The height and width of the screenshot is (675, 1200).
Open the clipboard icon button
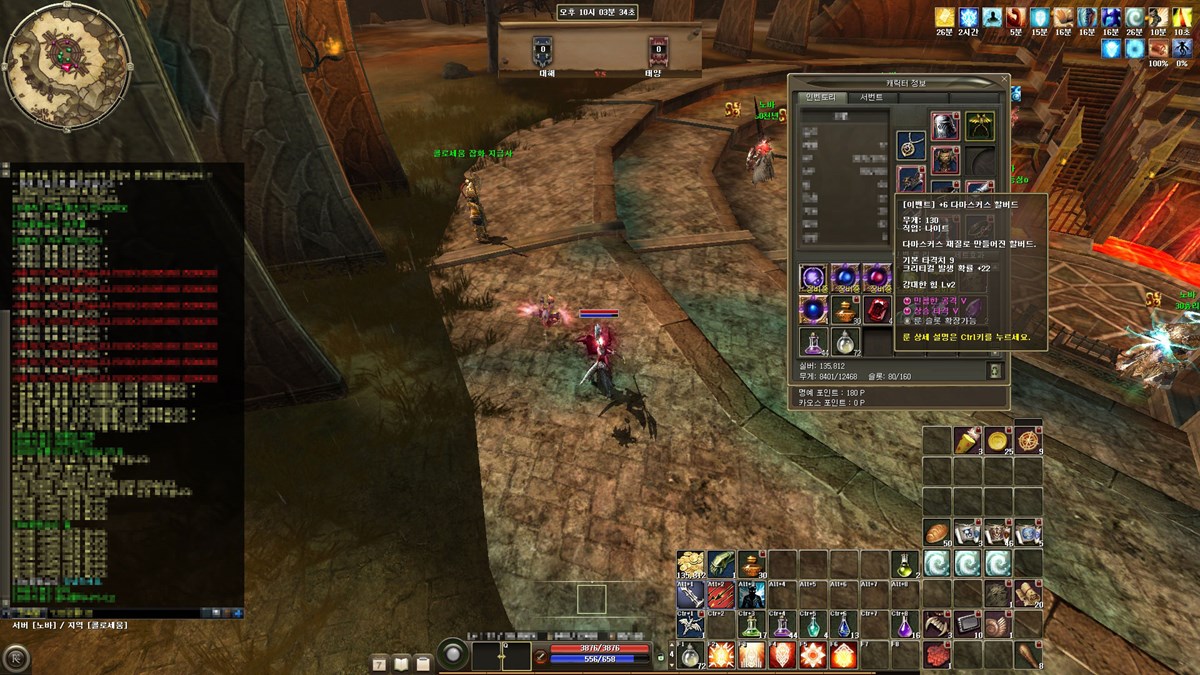(x=423, y=662)
